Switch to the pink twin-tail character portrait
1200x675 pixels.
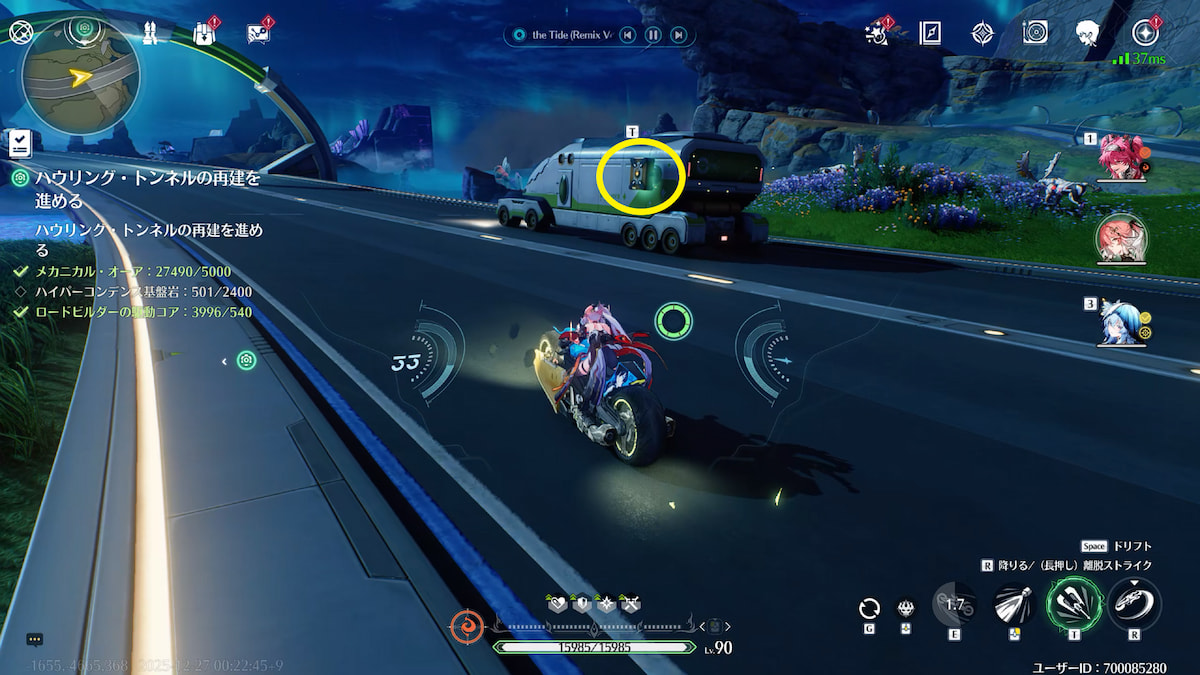click(x=1122, y=158)
